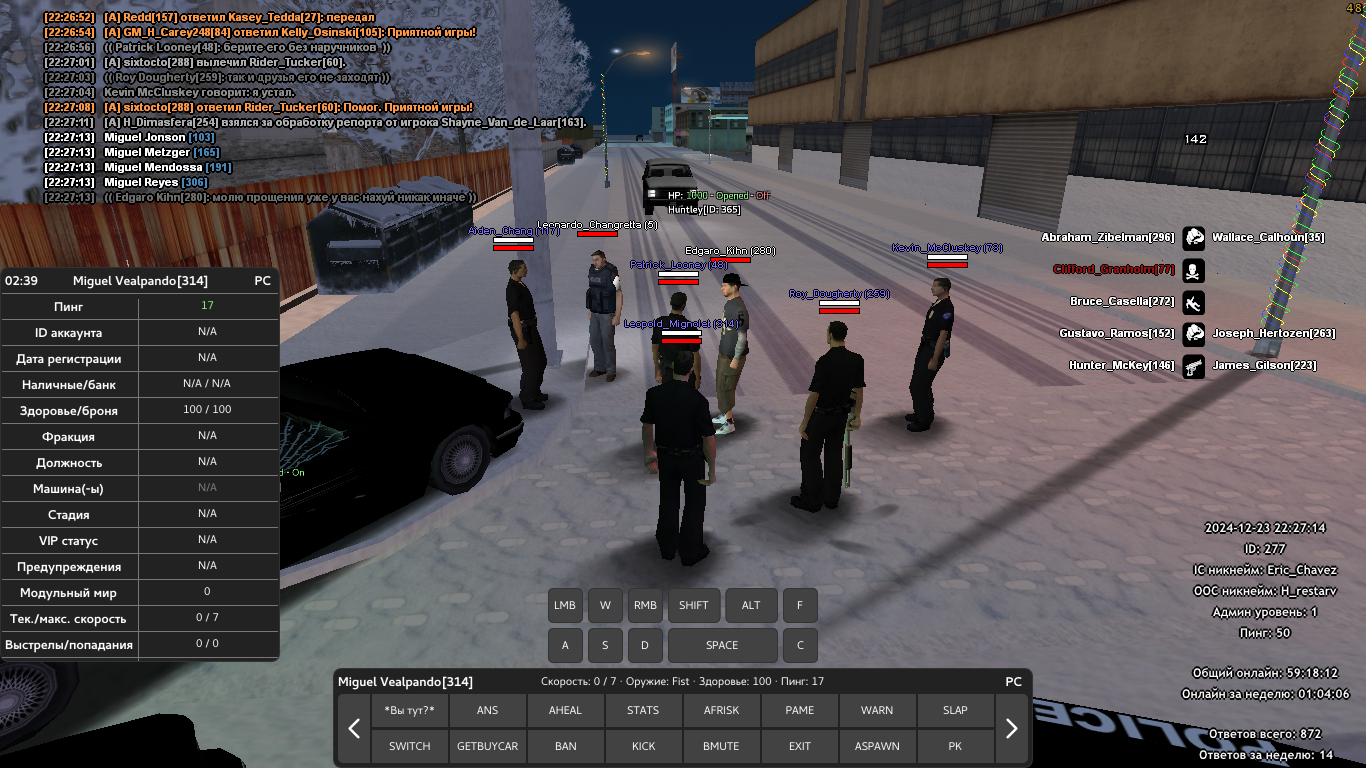Exit spectate mode with EXIT
This screenshot has width=1366, height=768.
click(799, 746)
